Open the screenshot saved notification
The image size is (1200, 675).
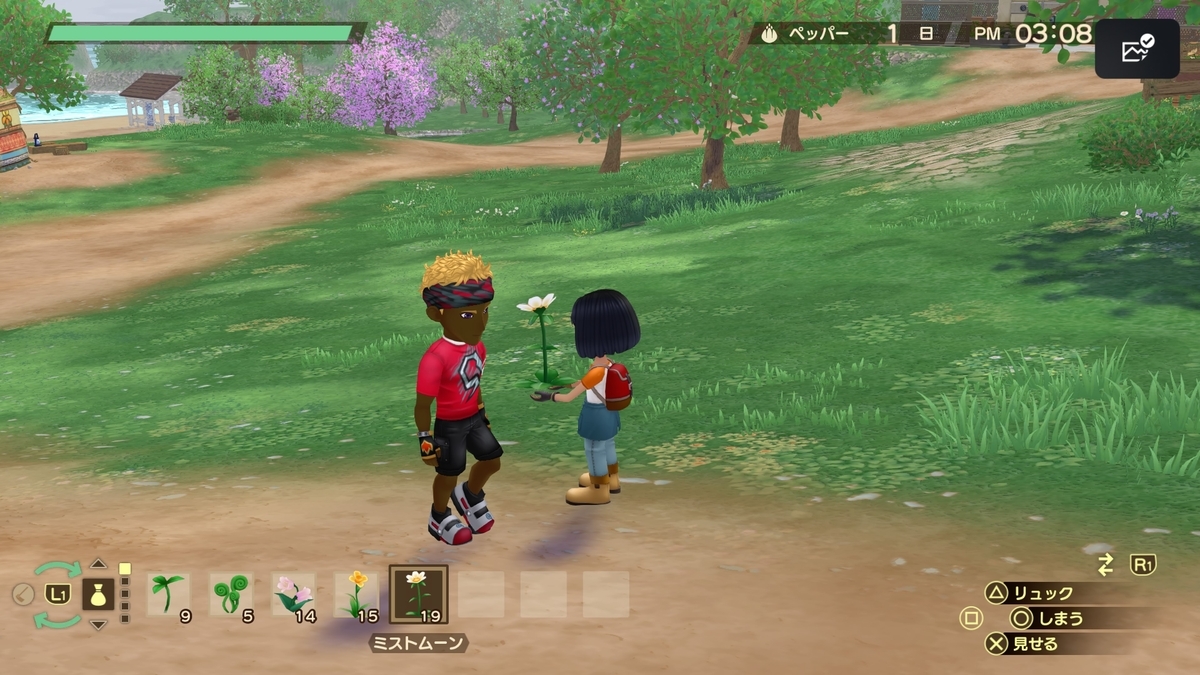1137,48
